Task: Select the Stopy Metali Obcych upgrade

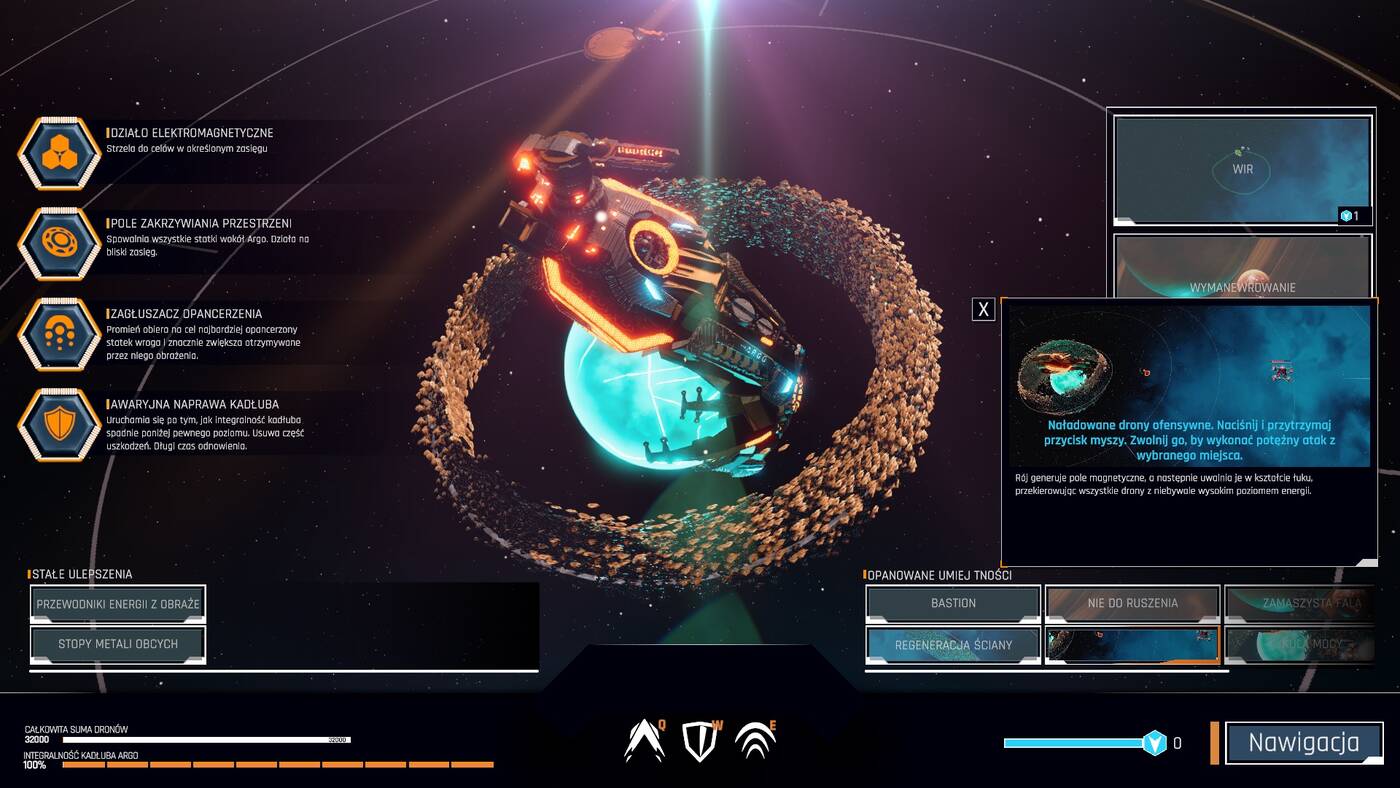Action: (x=118, y=644)
